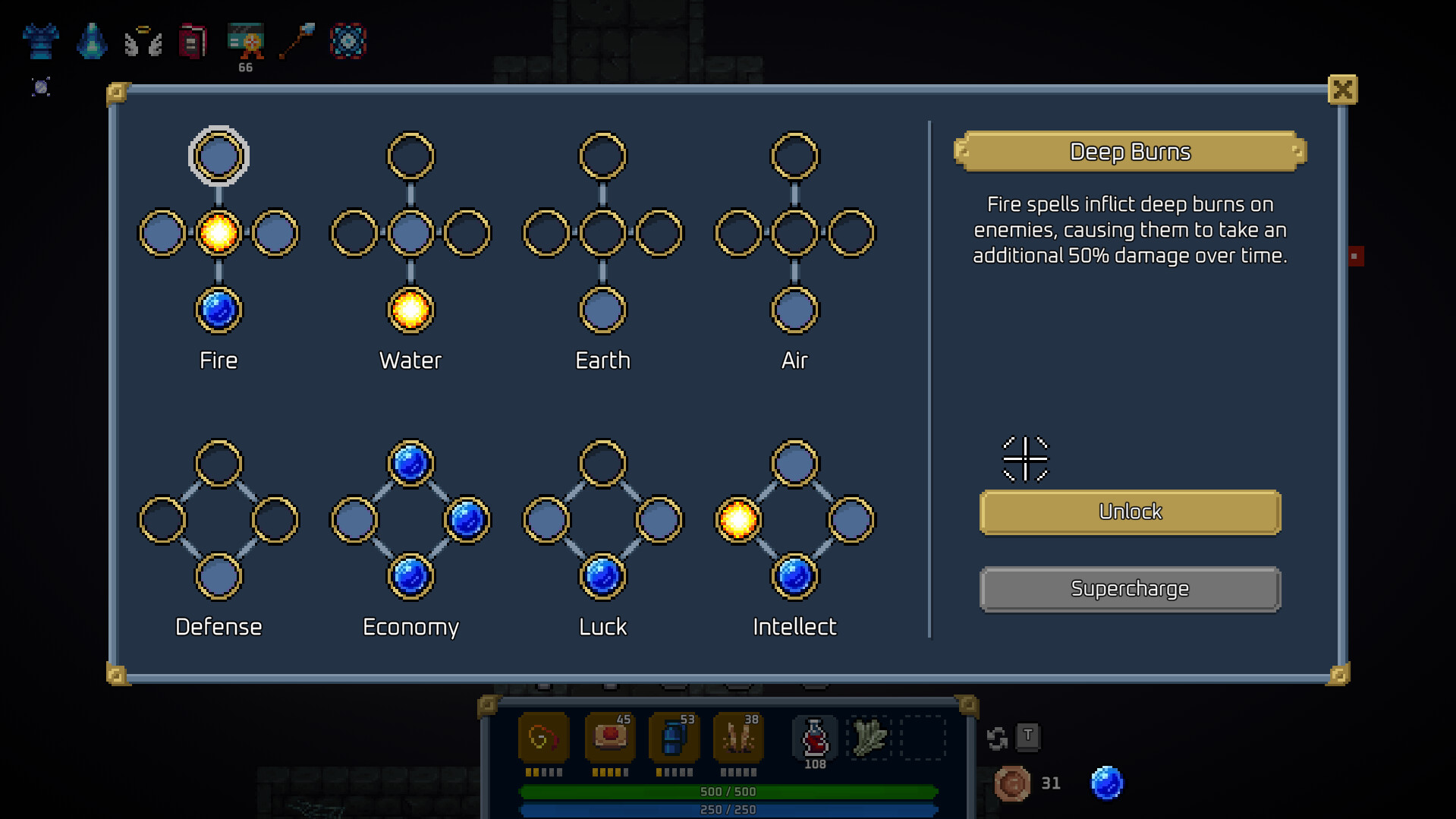This screenshot has width=1456, height=819.
Task: Open the blue potion icon top-left
Action: [x=91, y=42]
